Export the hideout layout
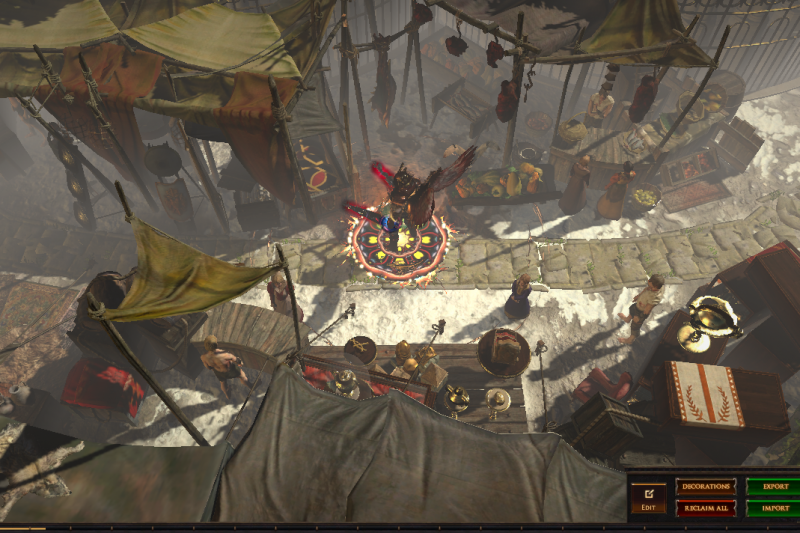 click(x=775, y=487)
